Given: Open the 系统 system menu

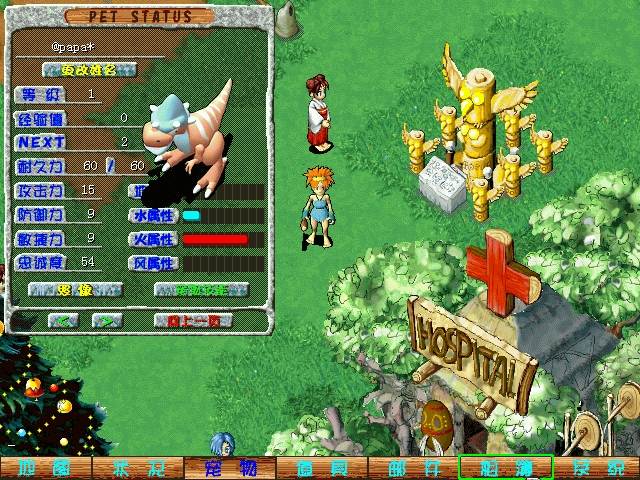Looking at the screenshot, I should [x=597, y=468].
